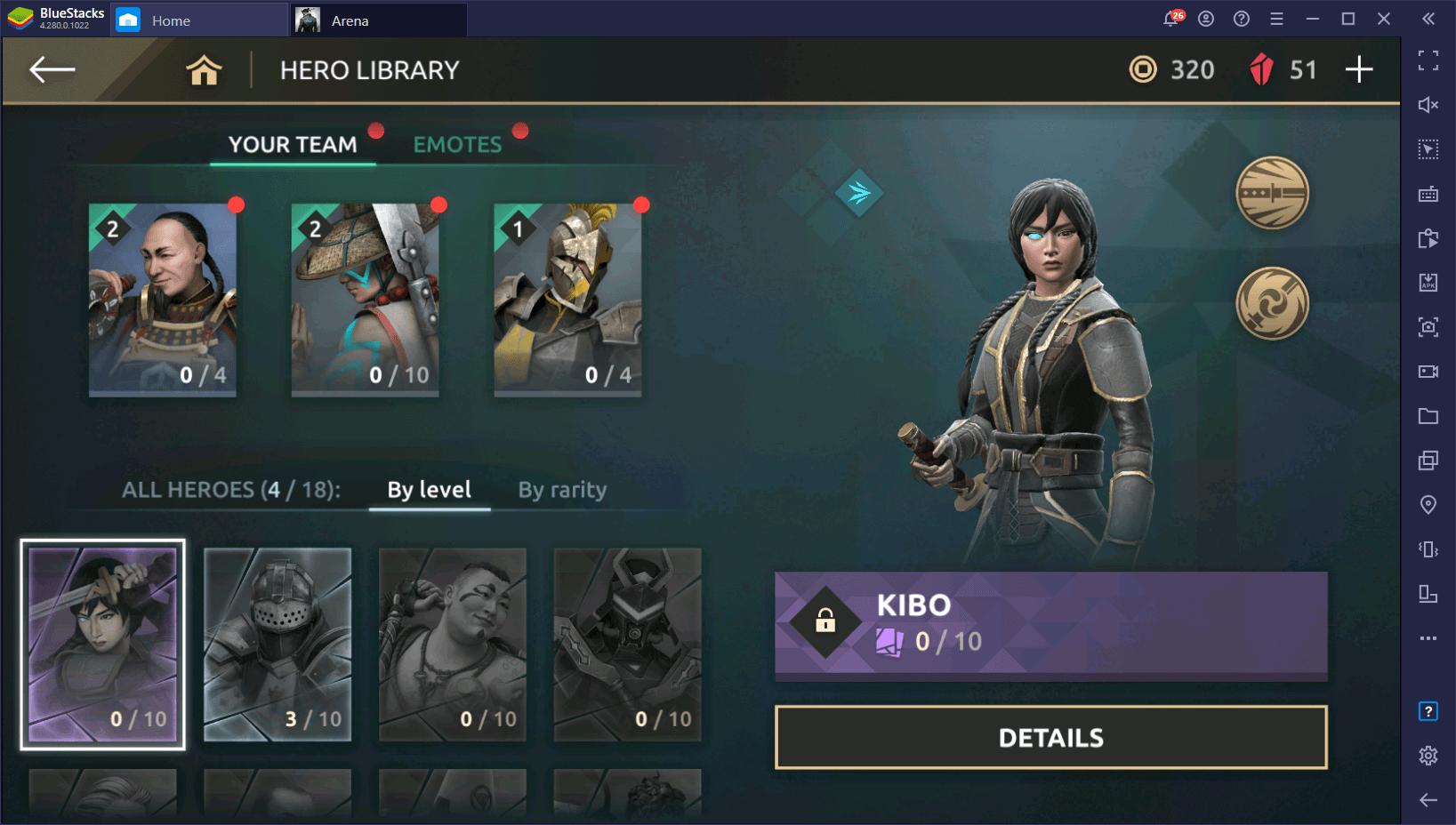Click the plus button to buy currency
The image size is (1456, 825).
[x=1358, y=69]
